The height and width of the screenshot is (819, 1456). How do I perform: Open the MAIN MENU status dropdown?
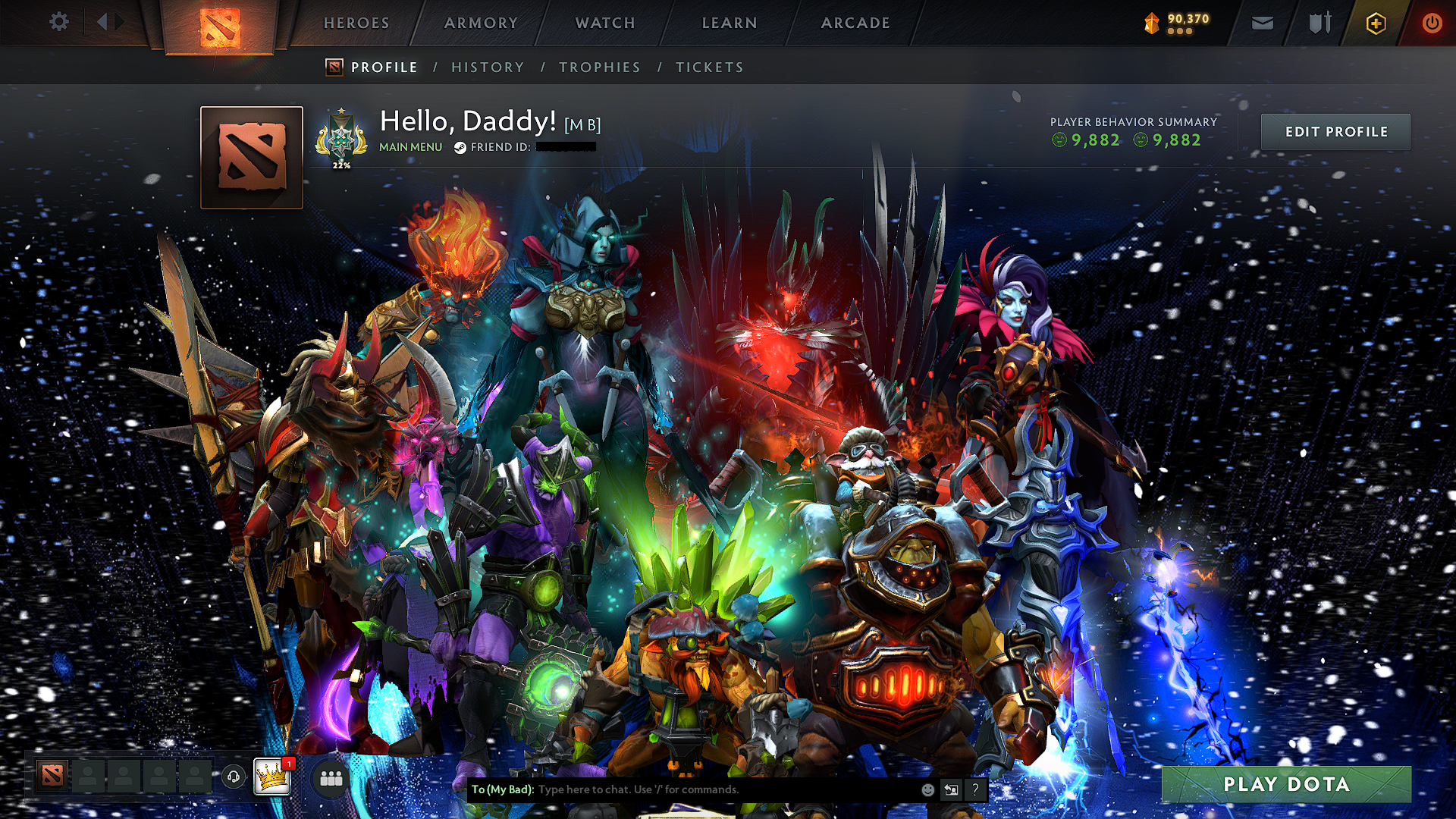pos(410,146)
